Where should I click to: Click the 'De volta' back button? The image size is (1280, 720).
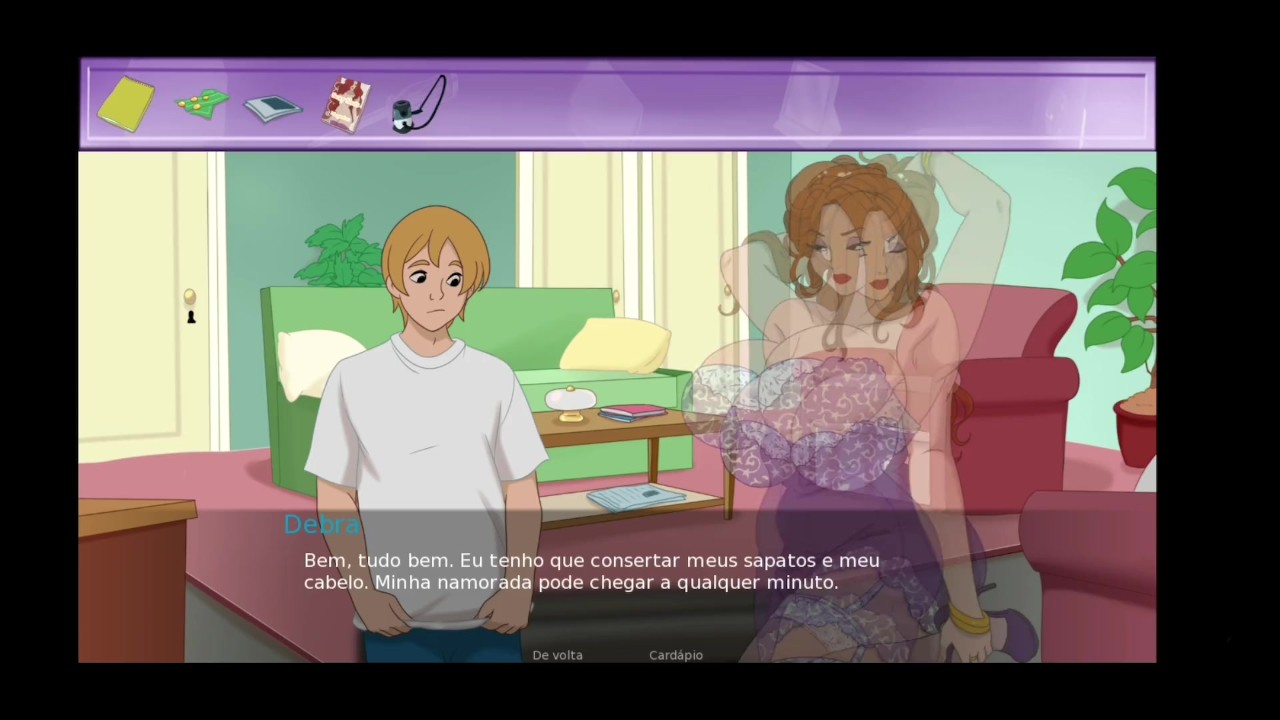[557, 655]
